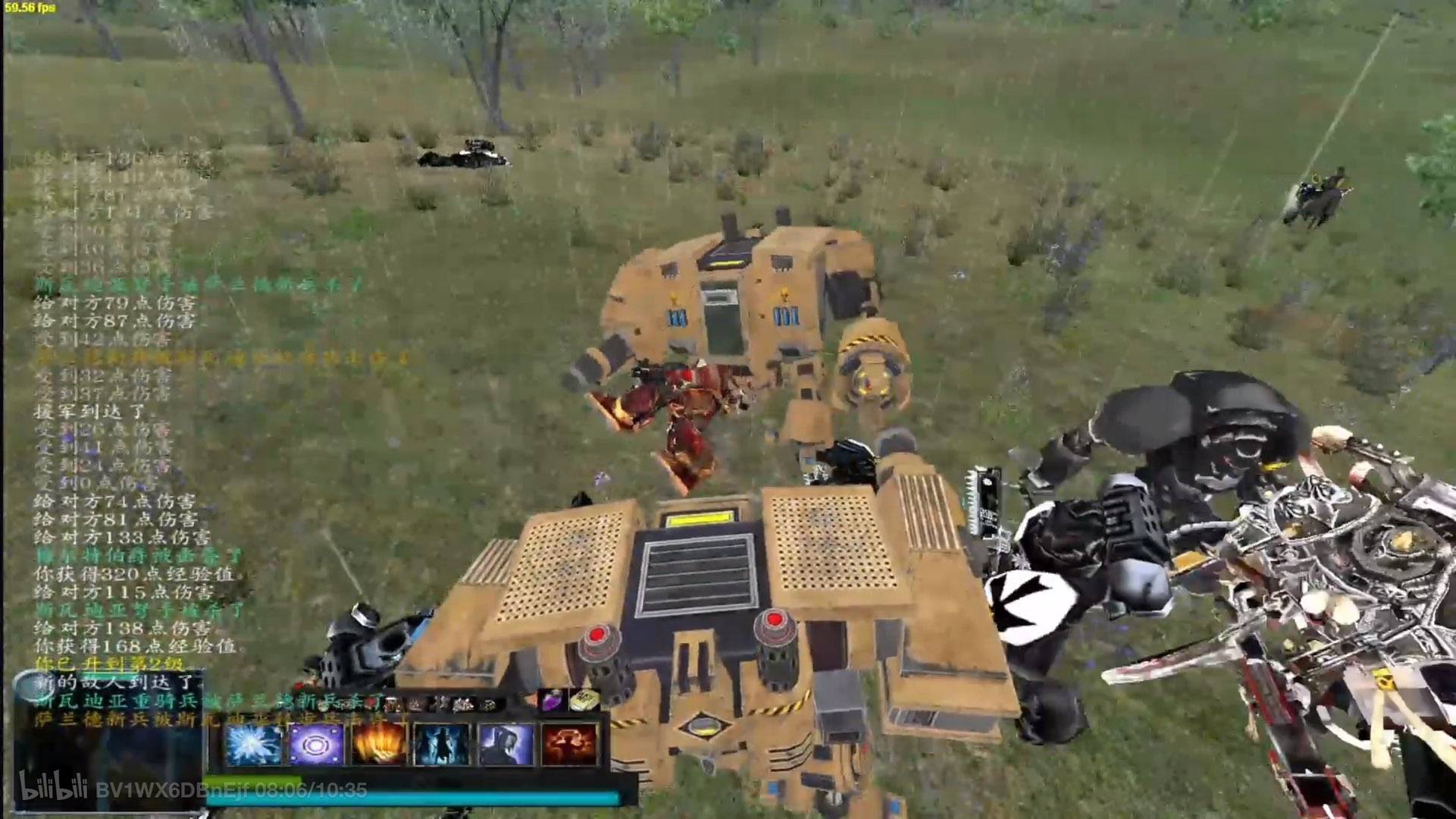Cast the flaming hand ability

click(x=379, y=744)
